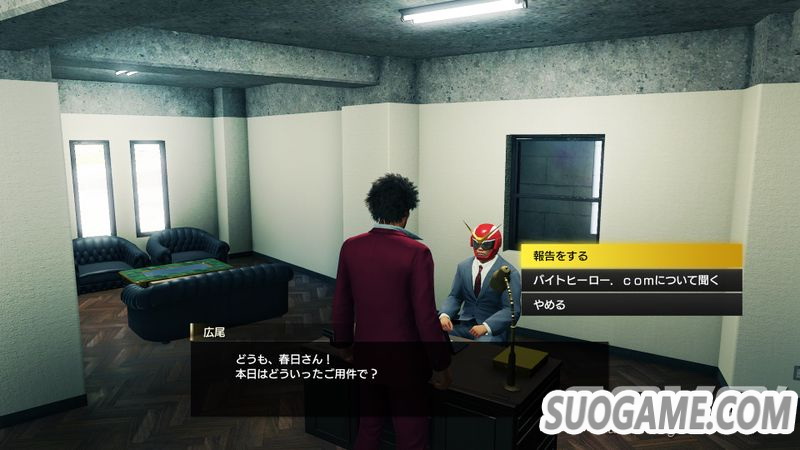Choose やめる to end the conversation
The height and width of the screenshot is (450, 800).
point(630,304)
